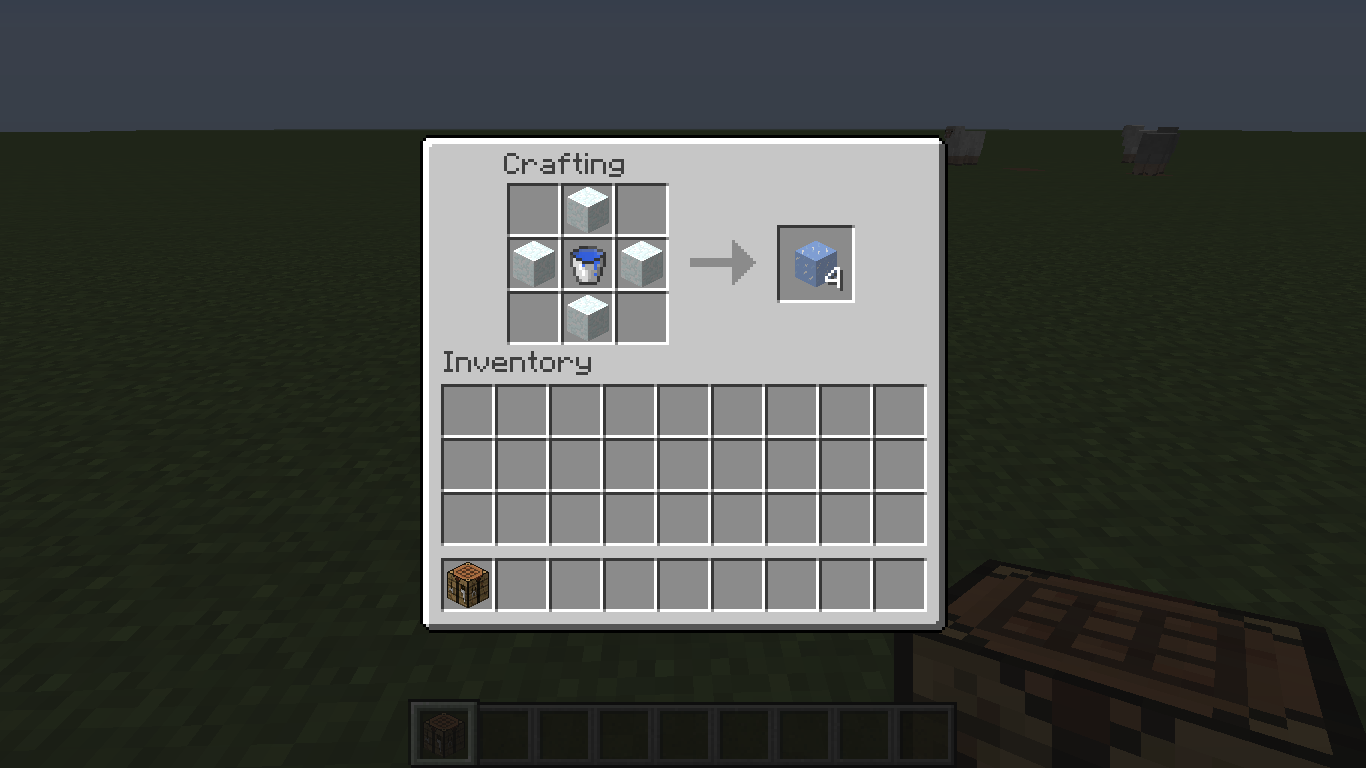
Task: Click the snow block left of the bucket
Action: 532,263
